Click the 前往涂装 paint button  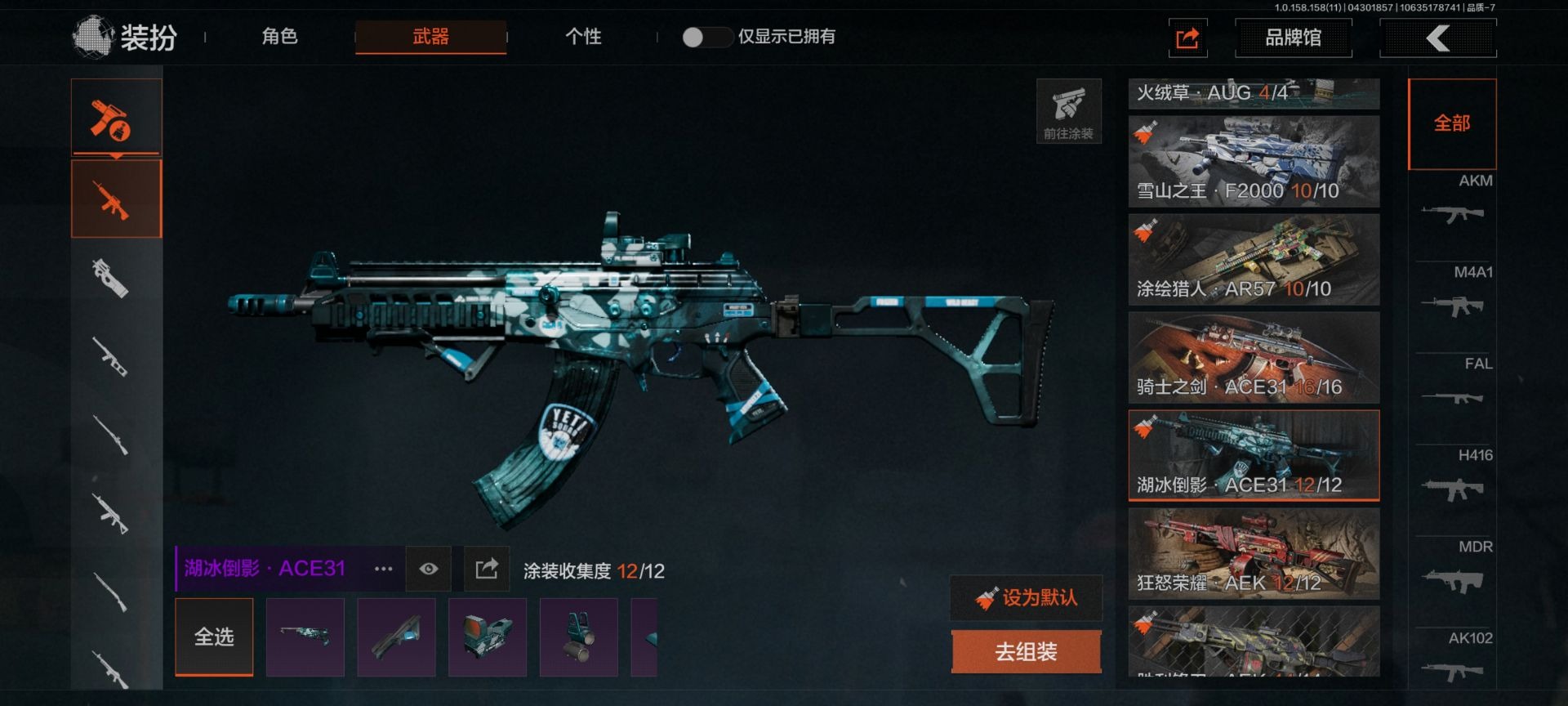point(1068,111)
